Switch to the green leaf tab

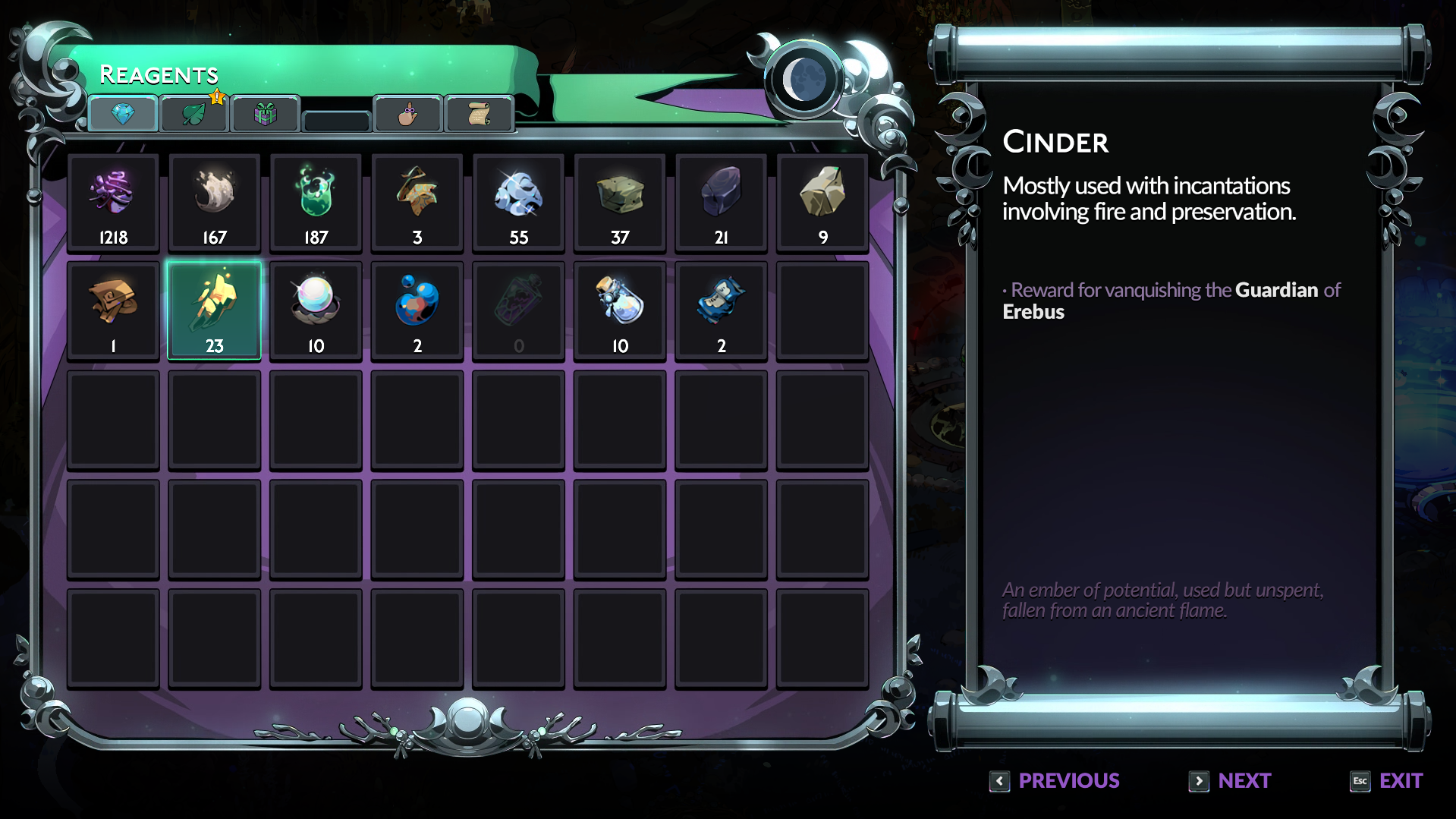click(x=193, y=115)
